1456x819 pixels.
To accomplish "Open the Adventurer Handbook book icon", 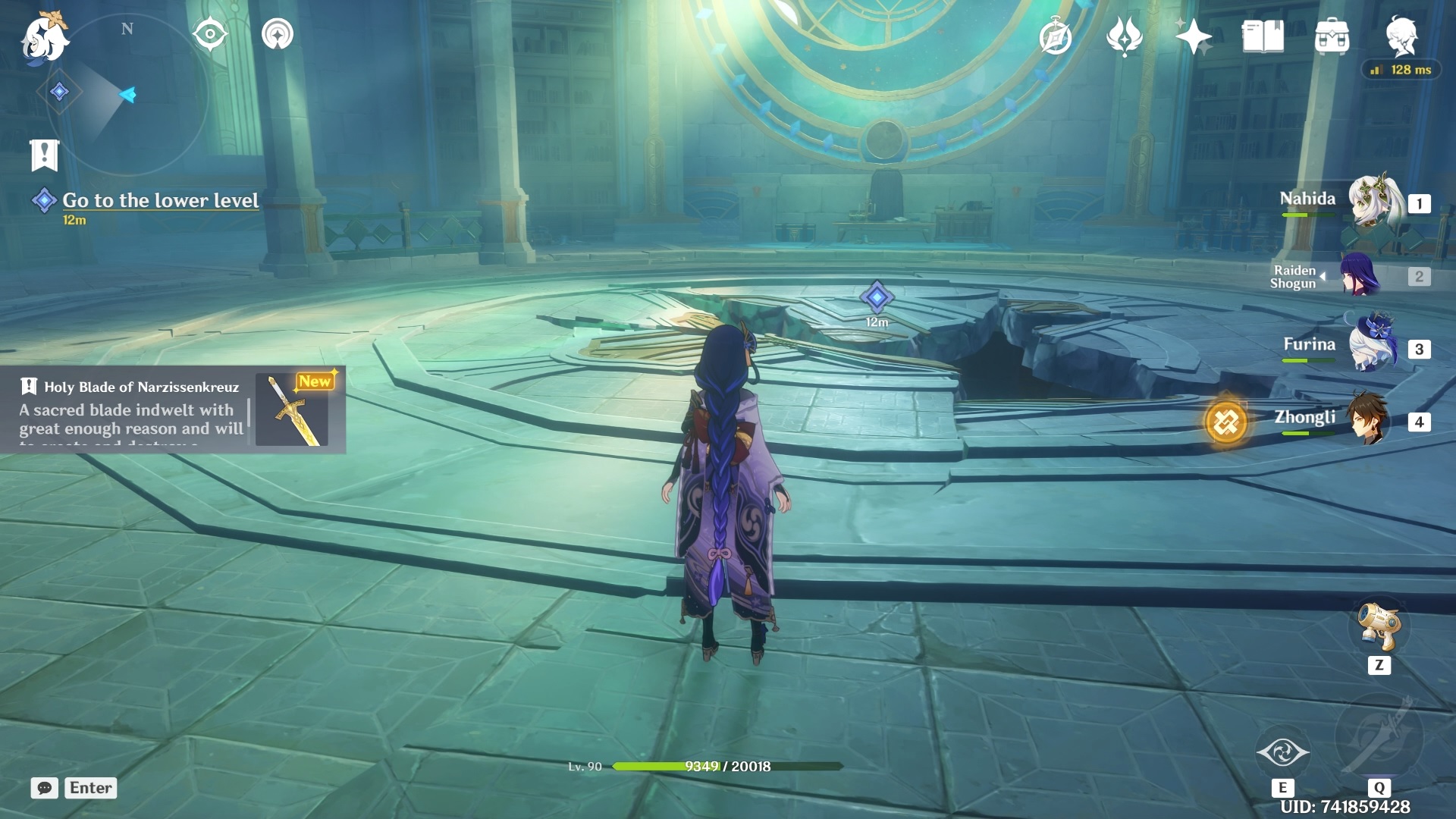I will point(1263,36).
